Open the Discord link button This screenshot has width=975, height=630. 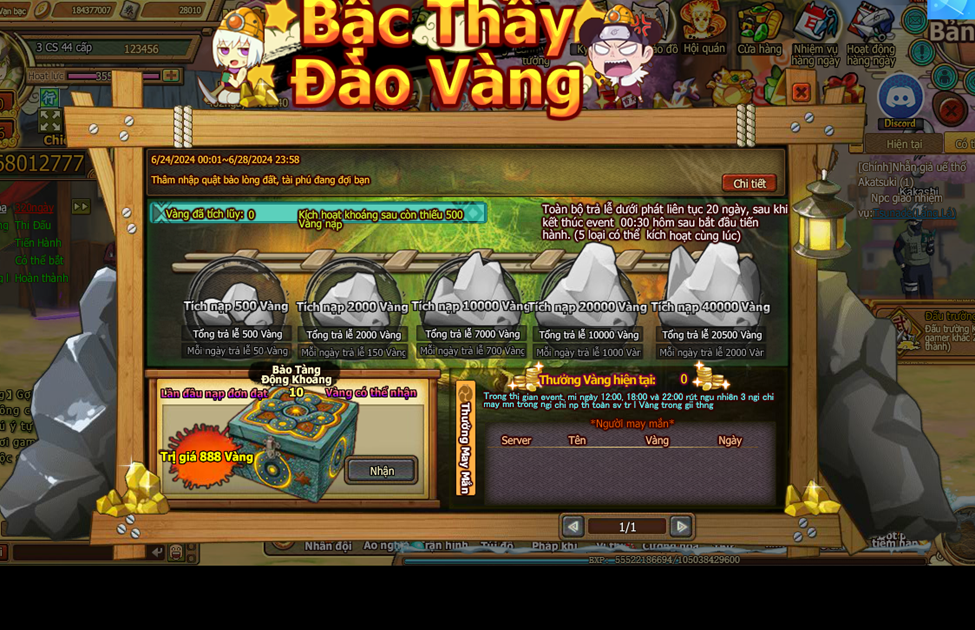[x=899, y=100]
